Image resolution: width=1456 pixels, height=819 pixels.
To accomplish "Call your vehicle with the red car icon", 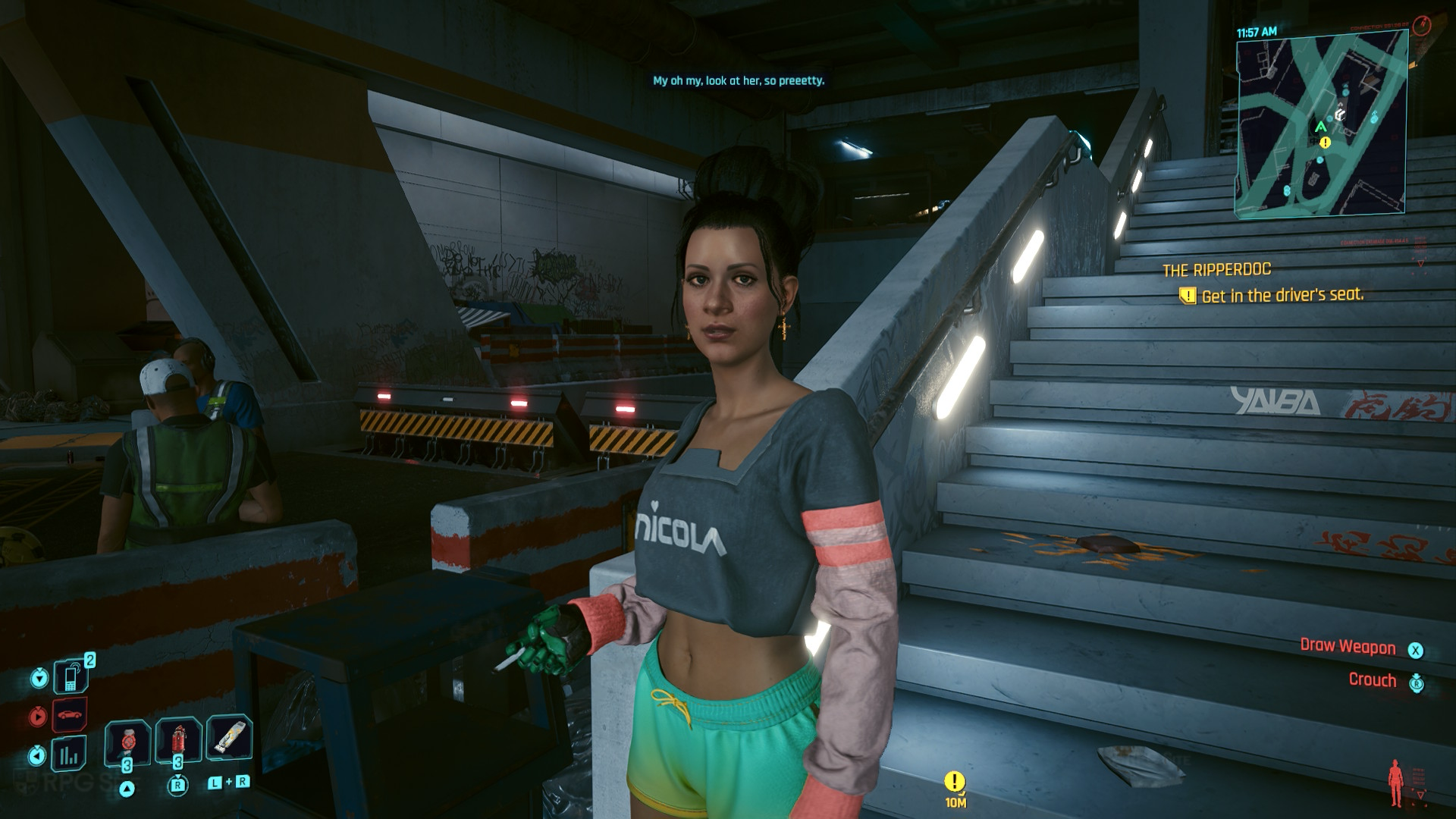I will click(70, 715).
